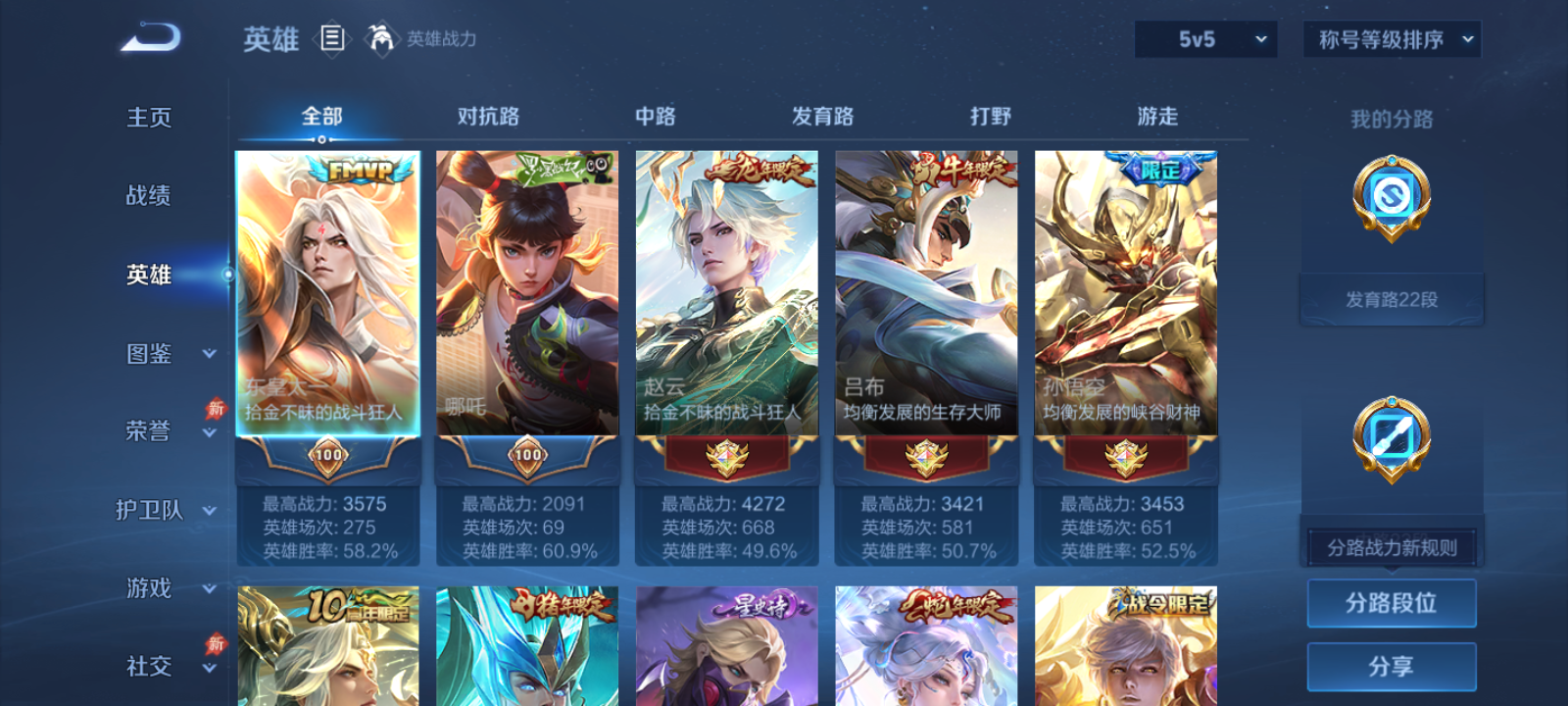Open the 5v5 mode dropdown
The width and height of the screenshot is (1568, 706).
(x=1204, y=39)
